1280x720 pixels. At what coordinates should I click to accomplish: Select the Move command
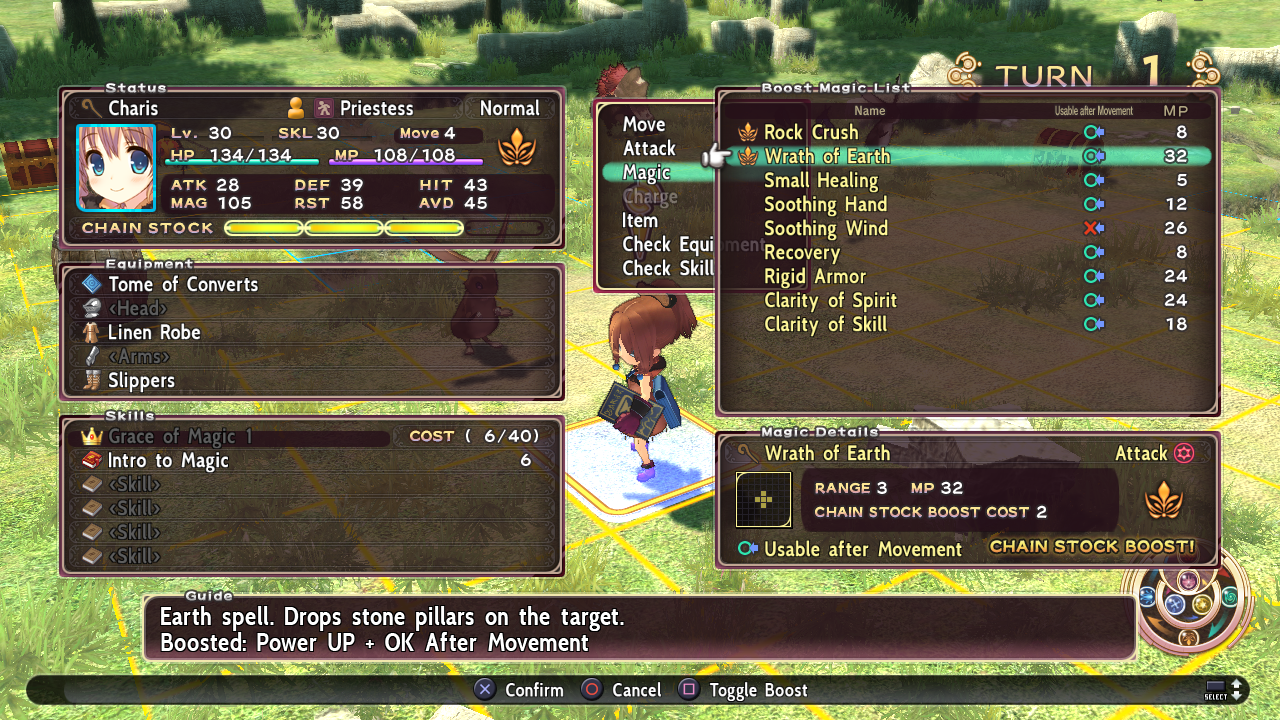pyautogui.click(x=644, y=125)
